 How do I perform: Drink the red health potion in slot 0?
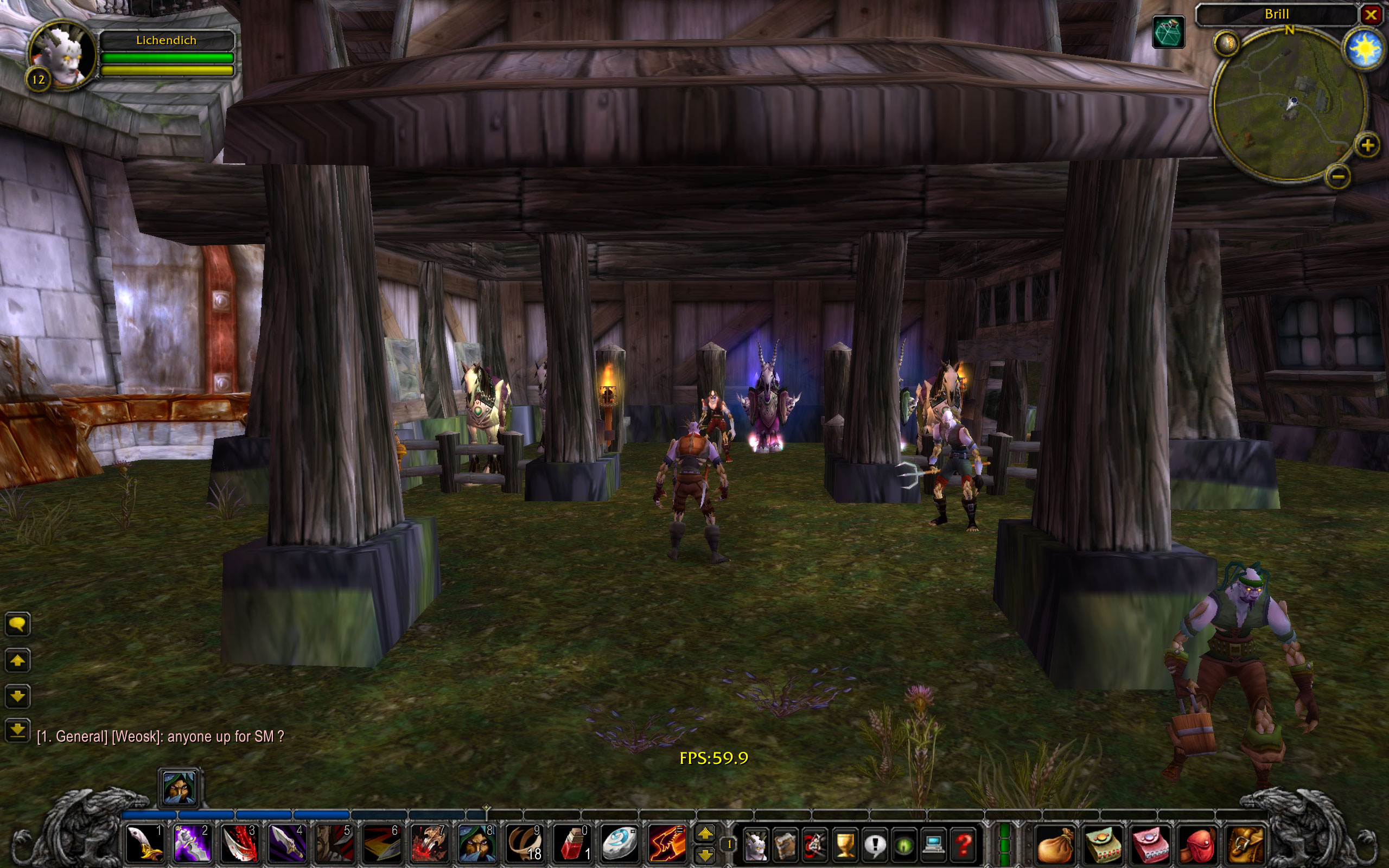point(571,843)
